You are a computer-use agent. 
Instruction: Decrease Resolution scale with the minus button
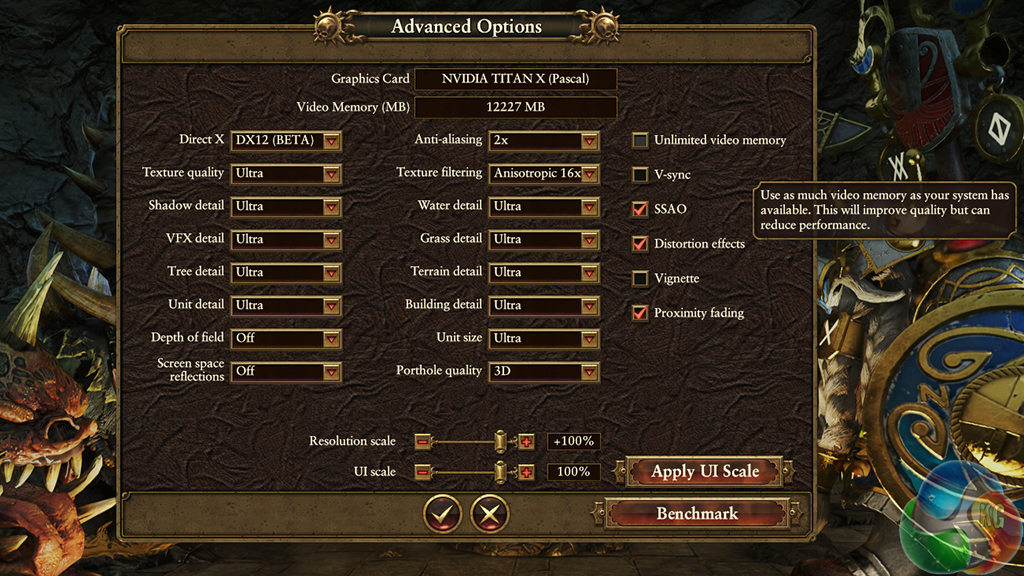[423, 442]
